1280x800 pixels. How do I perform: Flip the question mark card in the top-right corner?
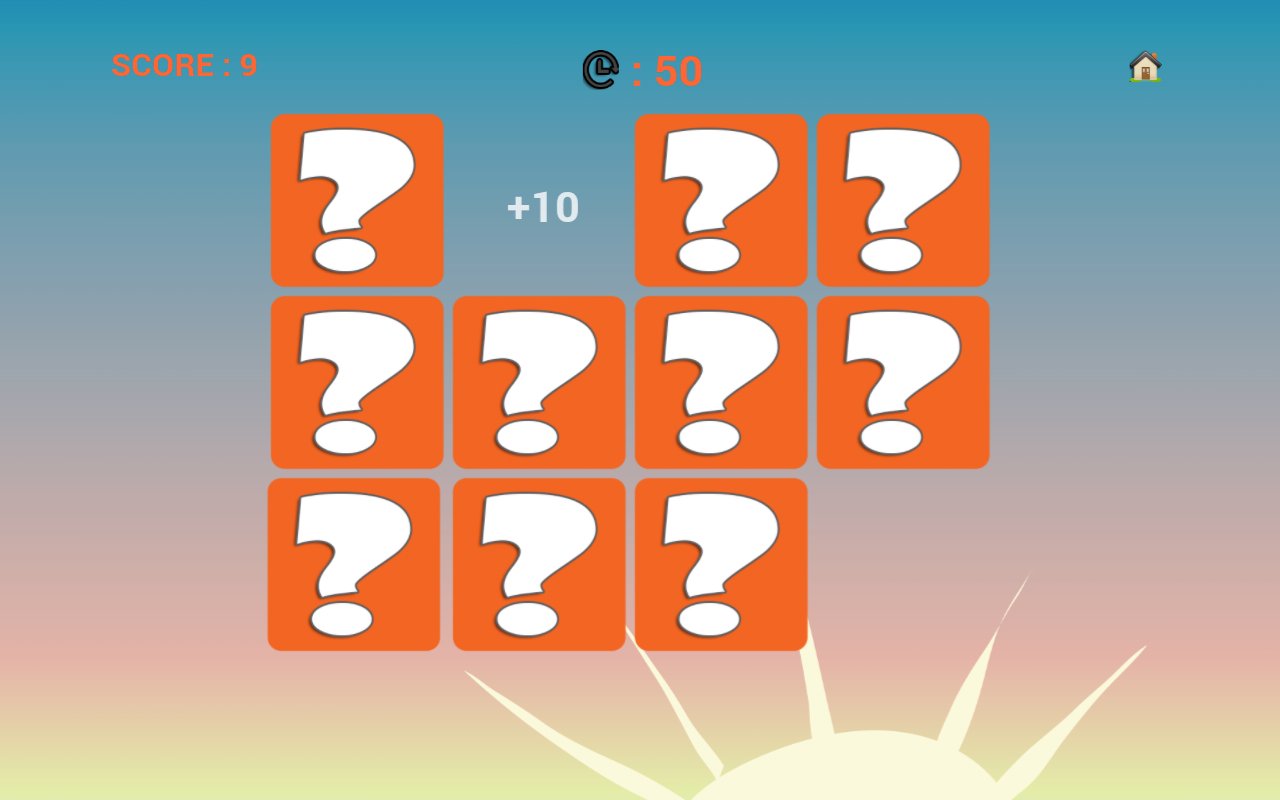[x=903, y=198]
